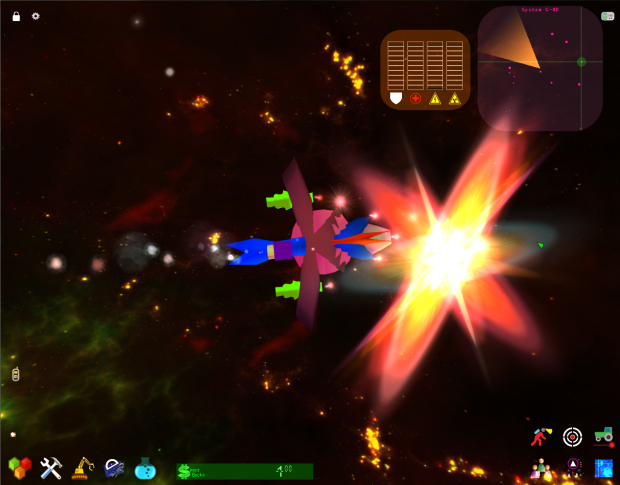Open the blue potion flask menu

[146, 467]
